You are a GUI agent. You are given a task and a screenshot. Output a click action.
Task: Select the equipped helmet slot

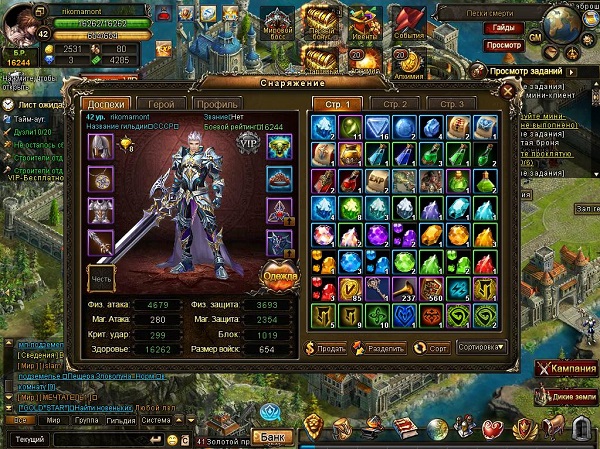click(102, 146)
